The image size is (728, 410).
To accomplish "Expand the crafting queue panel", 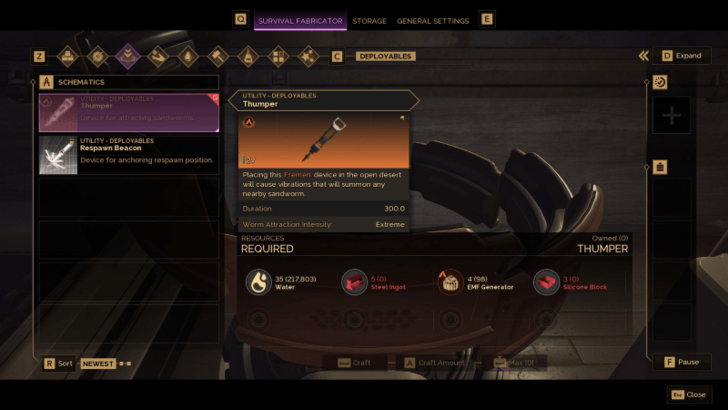I will 681,56.
